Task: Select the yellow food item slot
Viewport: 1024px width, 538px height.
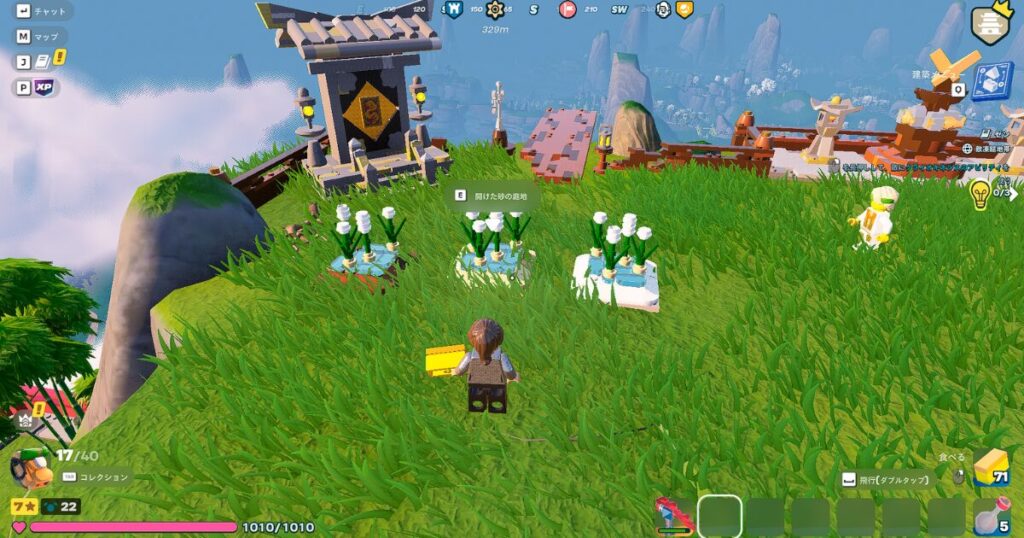Action: point(991,467)
